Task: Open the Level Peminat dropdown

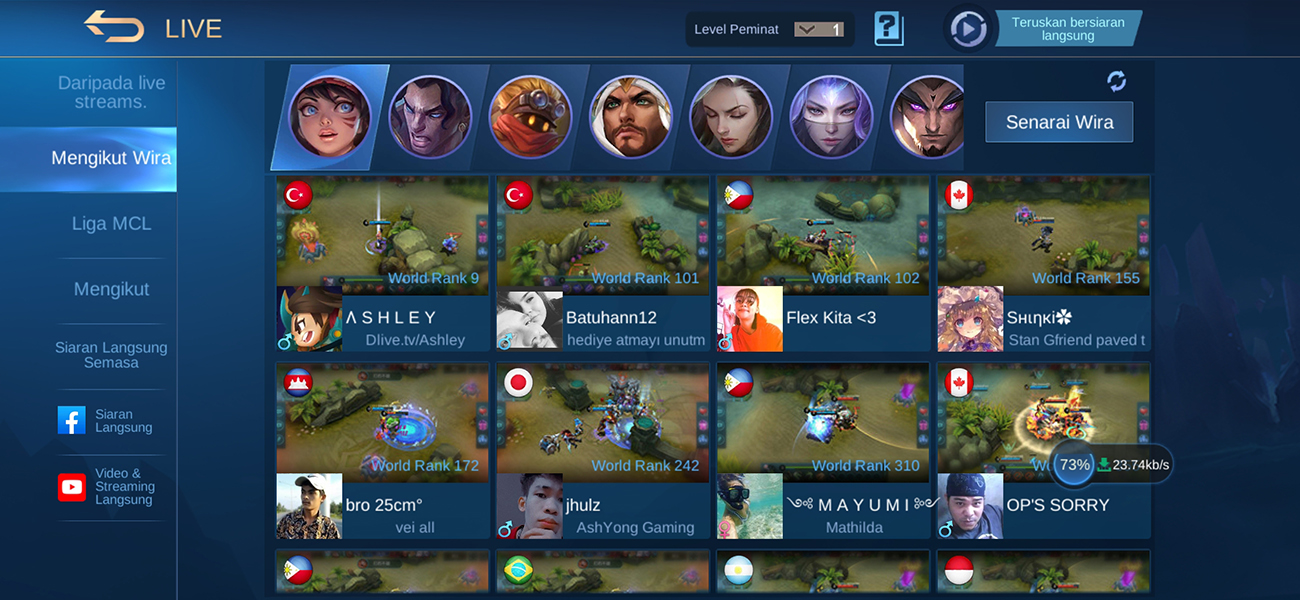Action: click(x=819, y=29)
